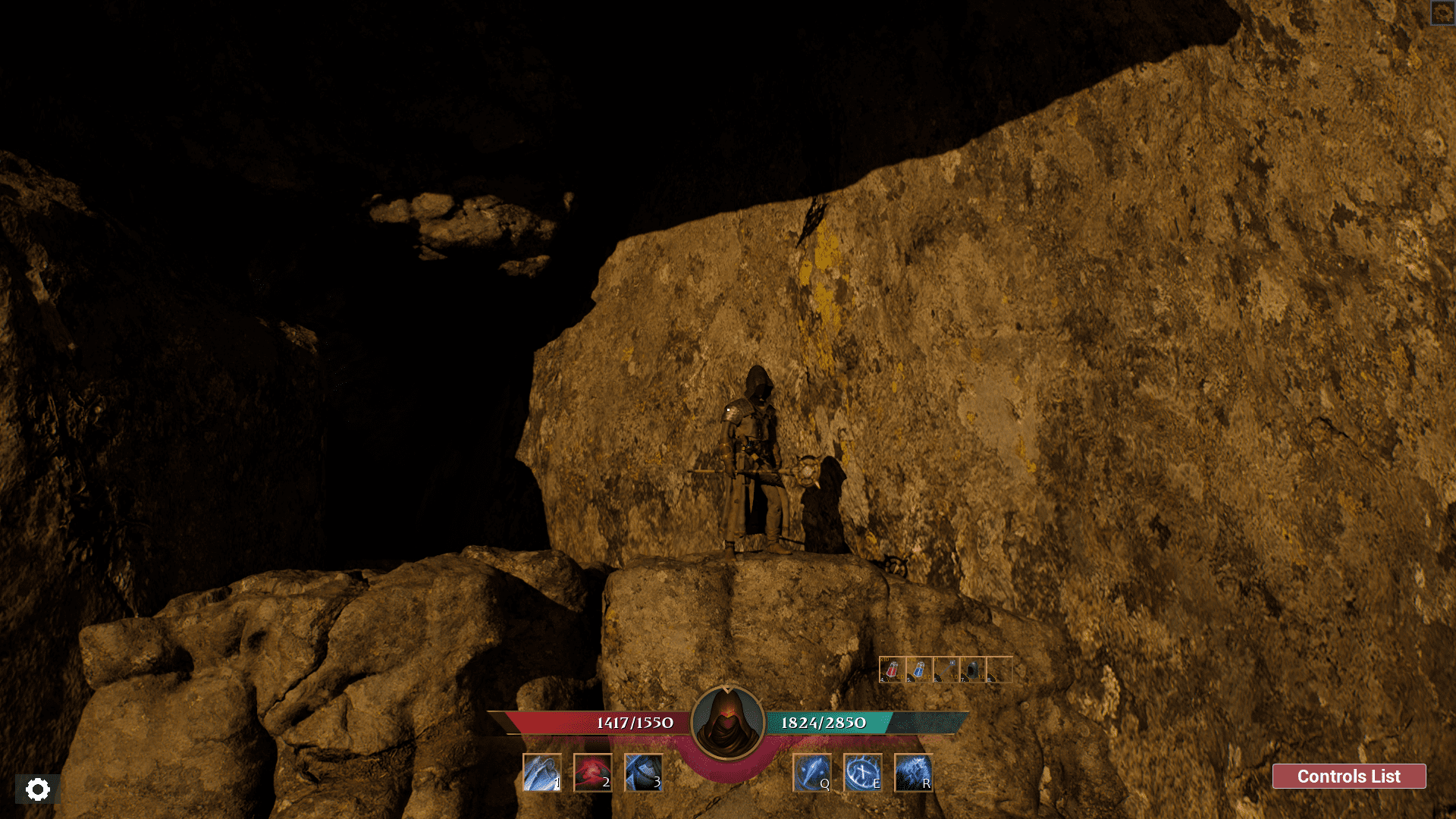Activate the rune ability bound to E

(x=863, y=772)
